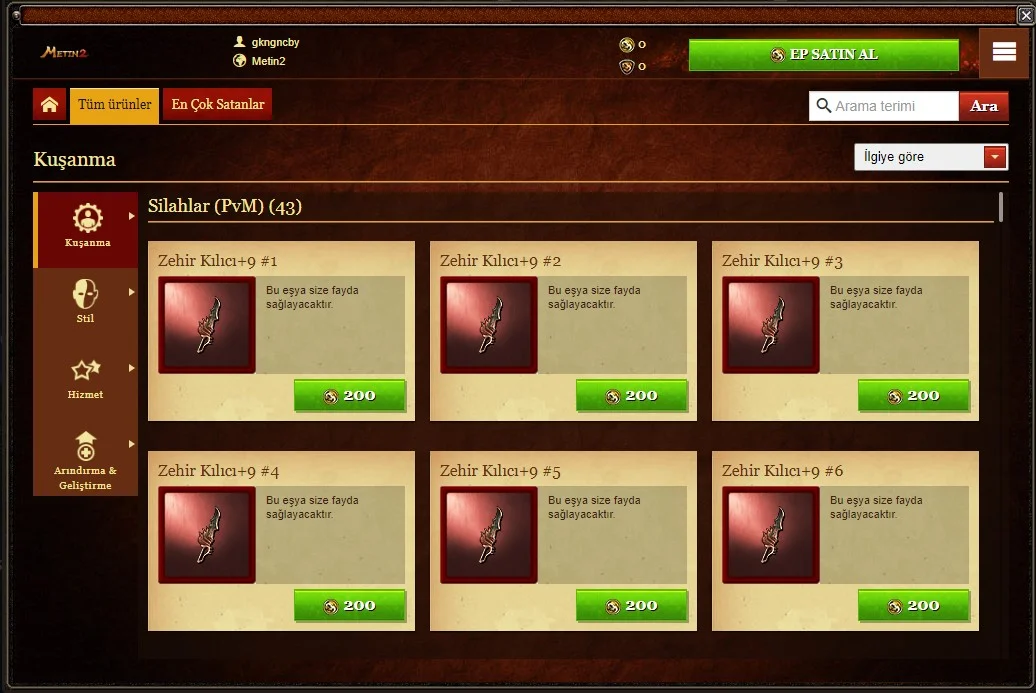This screenshot has height=693, width=1036.
Task: Click the green EP SATIN AL button
Action: click(823, 55)
